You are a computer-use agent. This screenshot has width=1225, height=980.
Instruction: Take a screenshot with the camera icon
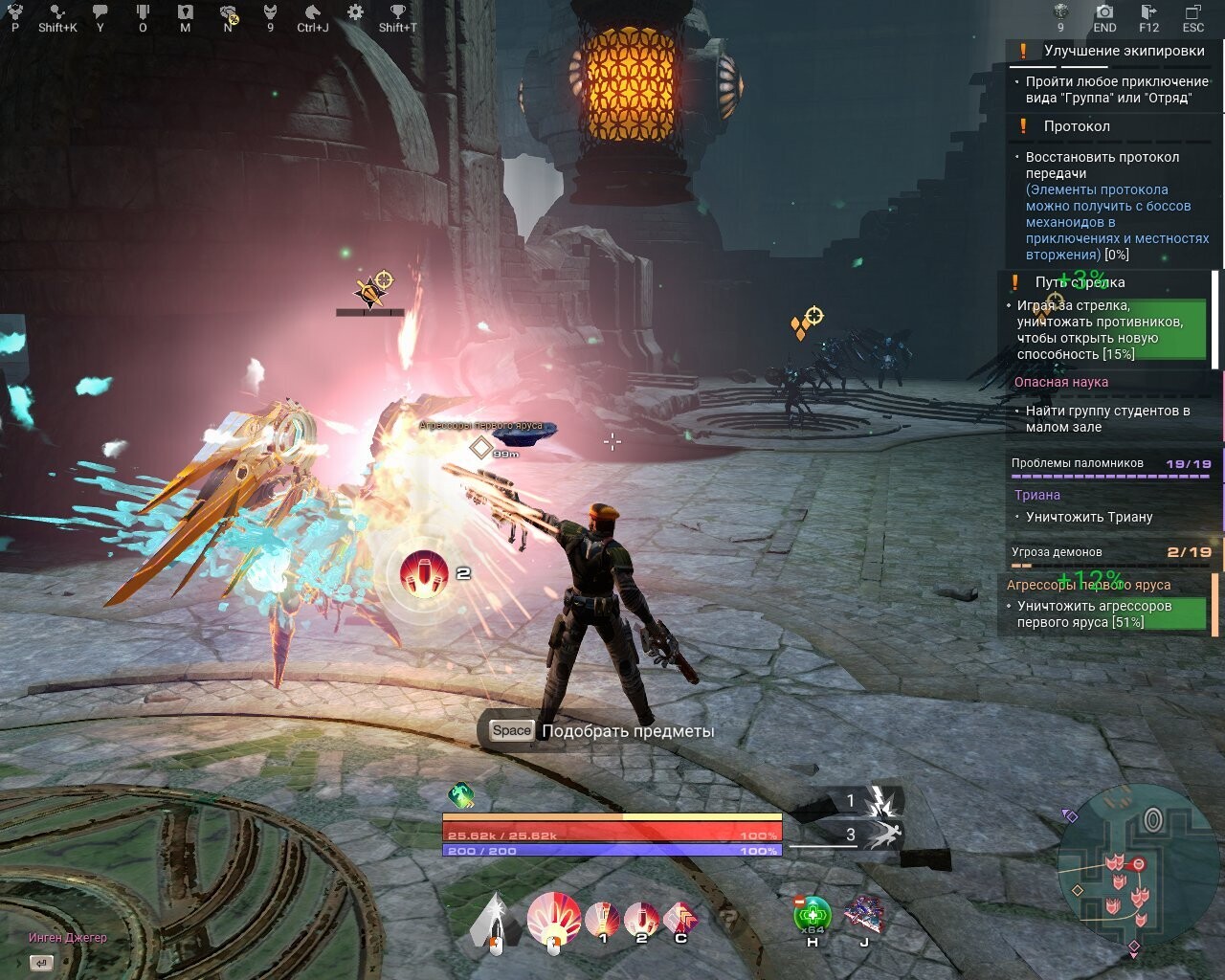click(x=1104, y=12)
